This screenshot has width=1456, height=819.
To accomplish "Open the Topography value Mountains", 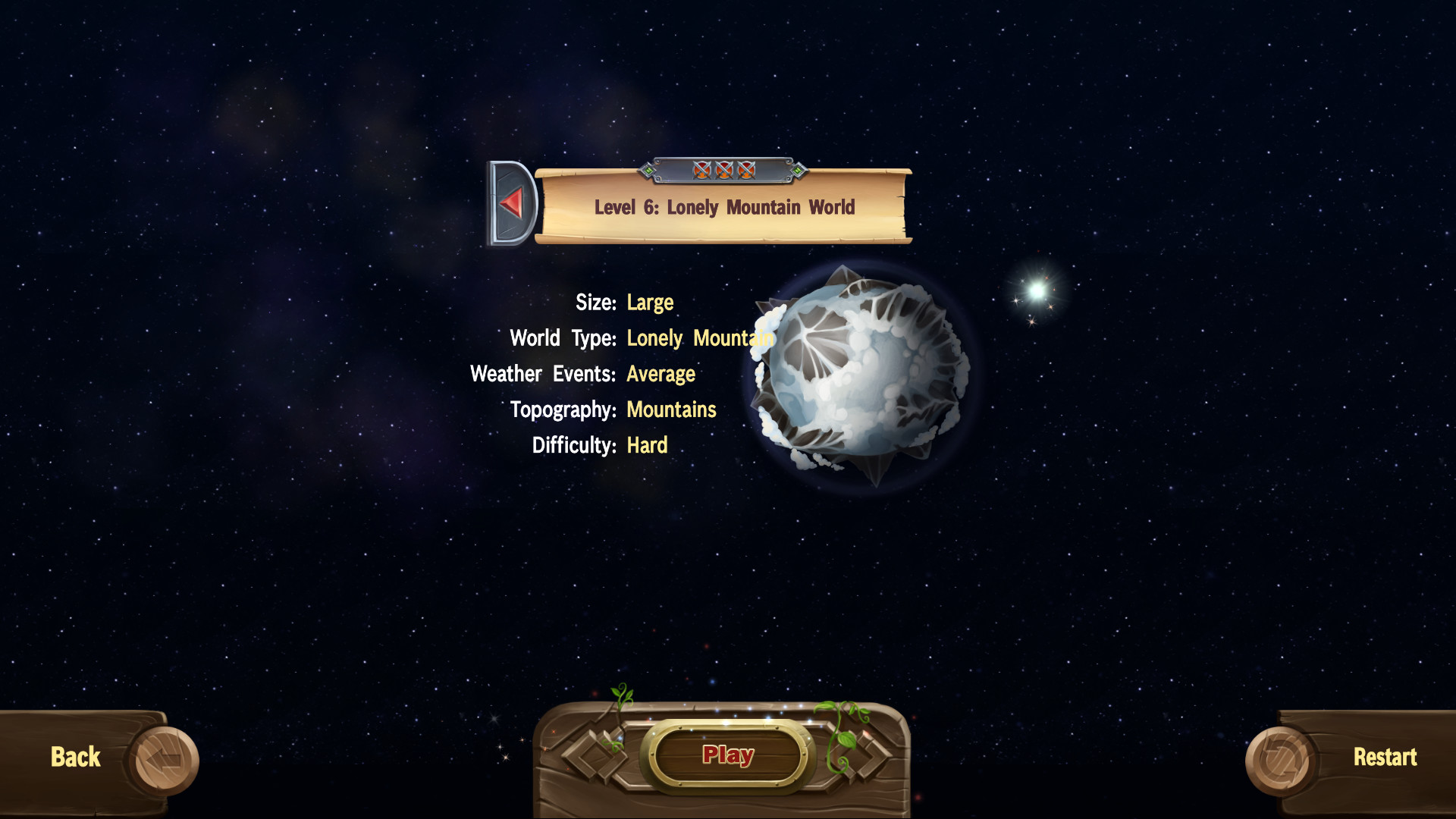I will [671, 409].
